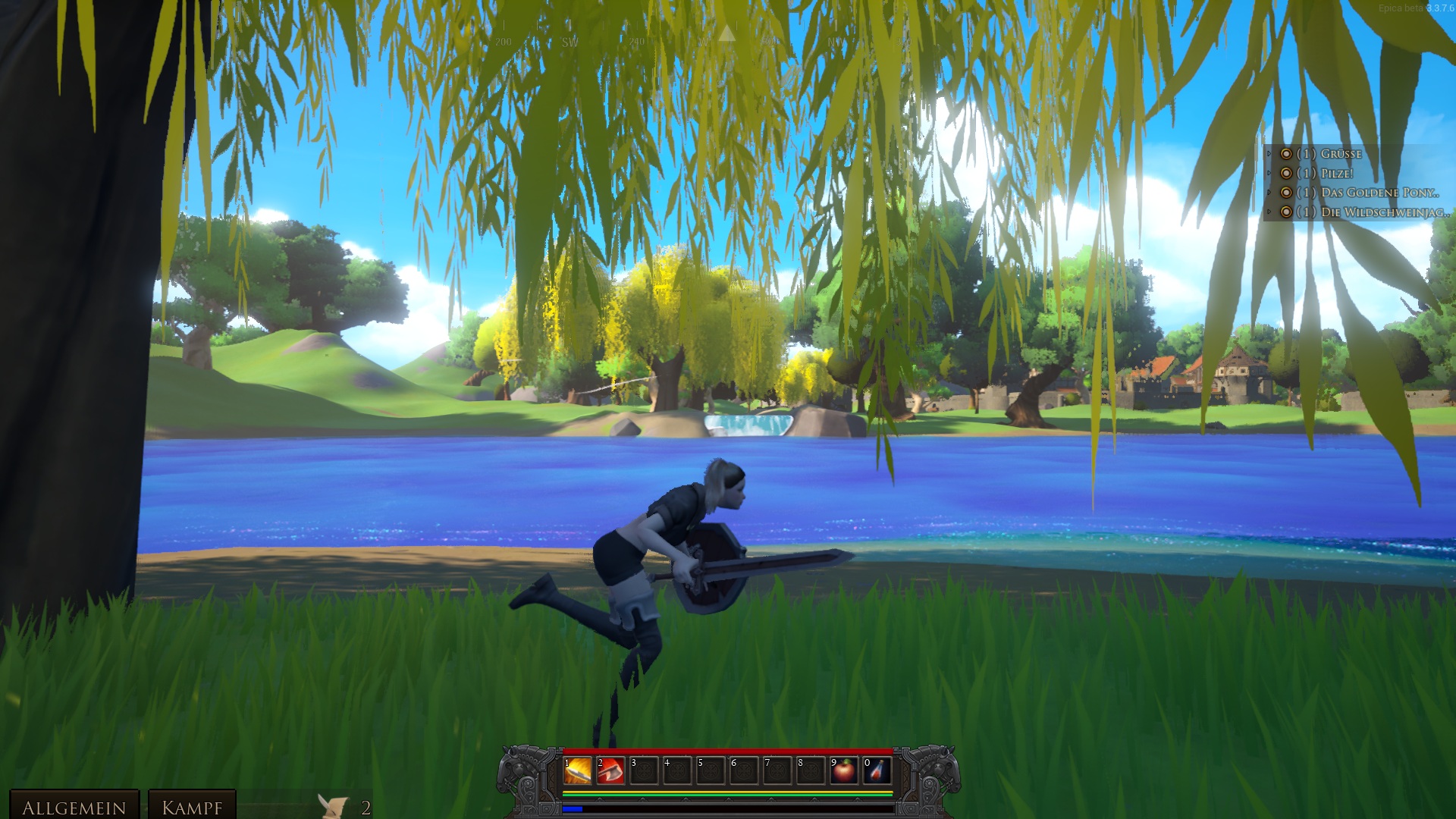Switch to the Allgemein chat tab
Screen dimensions: 1456x819
coord(74,807)
